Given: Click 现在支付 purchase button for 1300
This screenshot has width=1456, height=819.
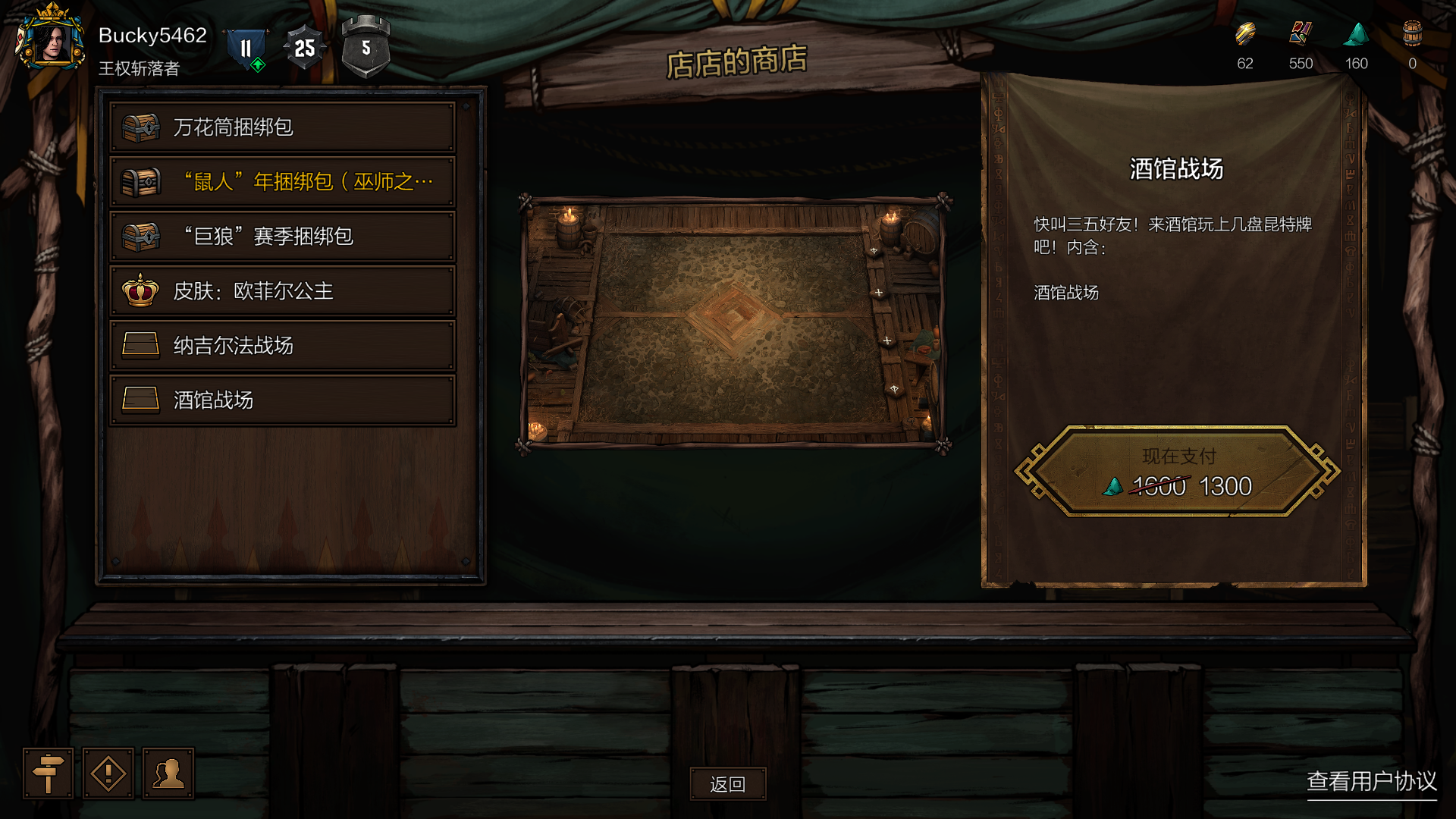Looking at the screenshot, I should point(1177,472).
